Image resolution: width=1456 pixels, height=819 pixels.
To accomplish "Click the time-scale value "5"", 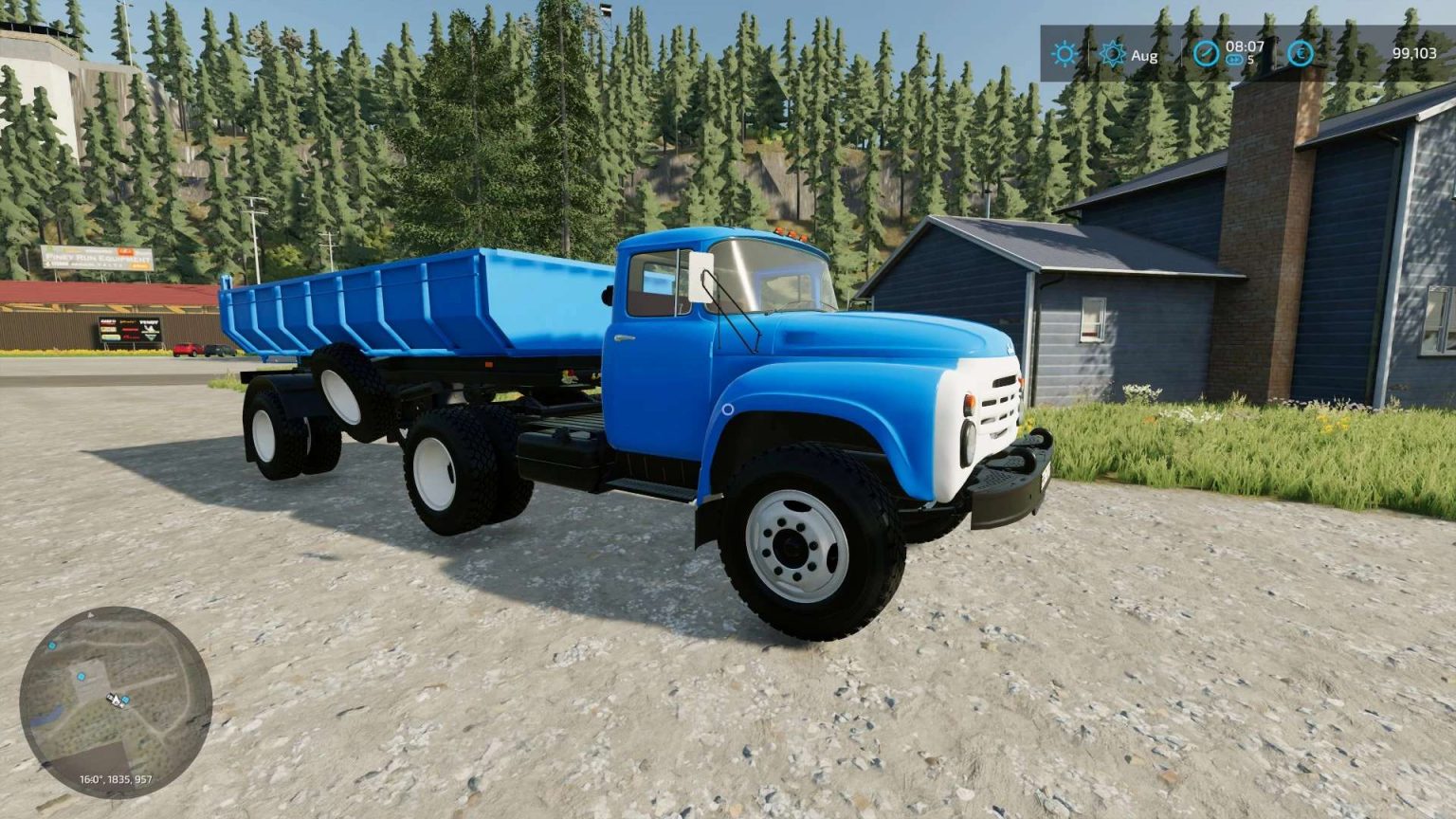I will [1250, 60].
